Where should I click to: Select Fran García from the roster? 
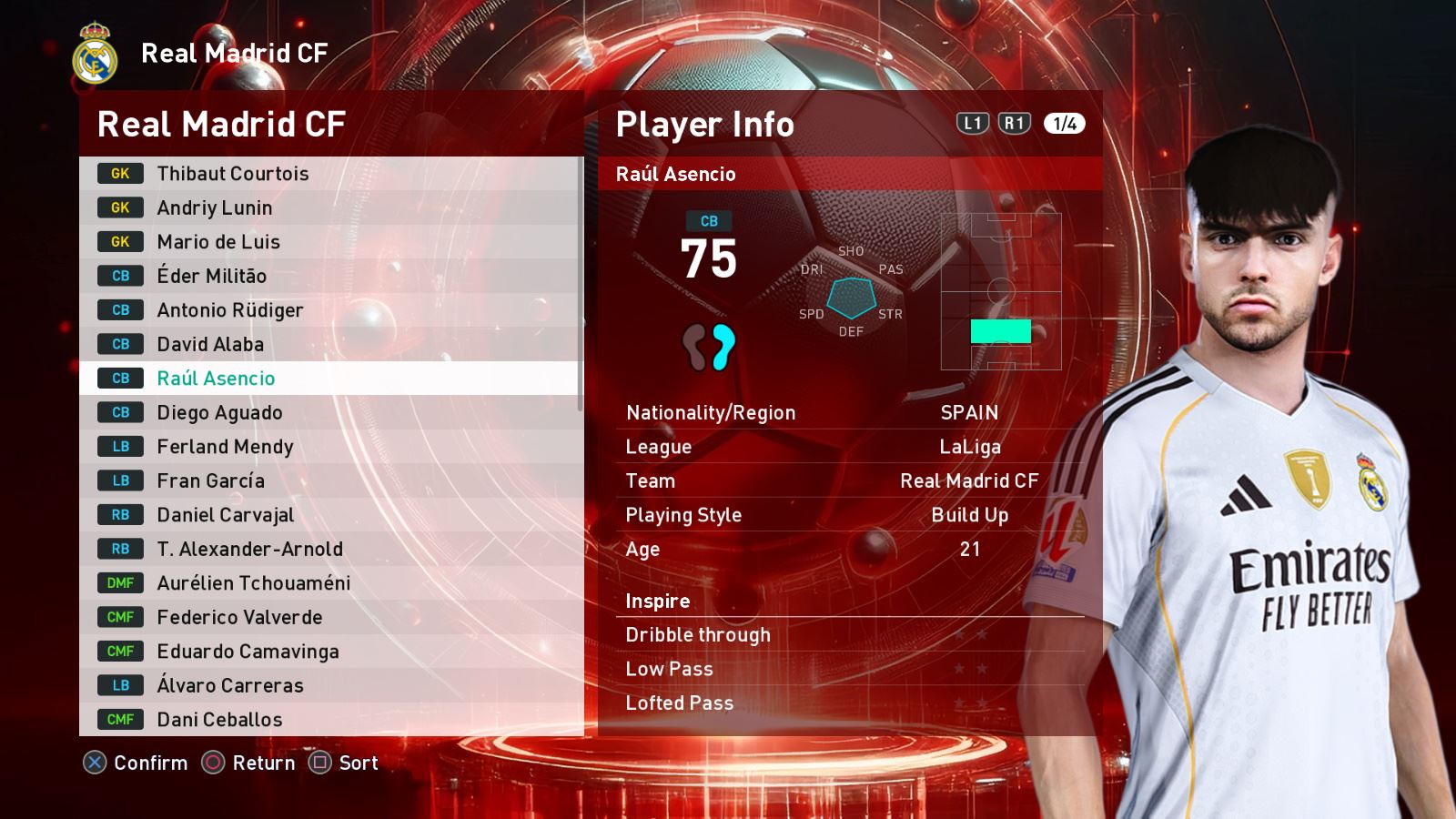[x=328, y=480]
